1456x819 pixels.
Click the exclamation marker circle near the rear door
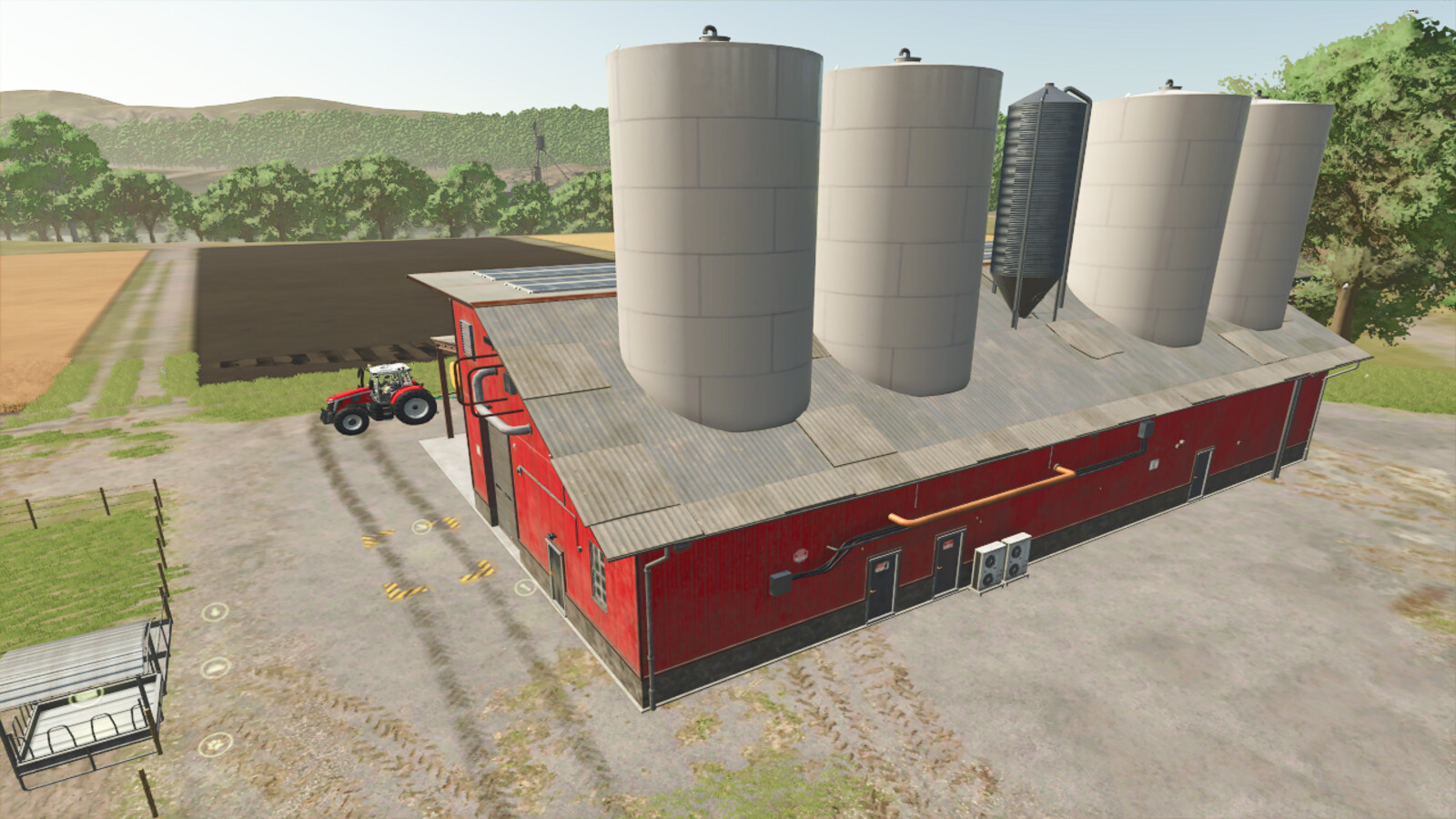point(525,588)
